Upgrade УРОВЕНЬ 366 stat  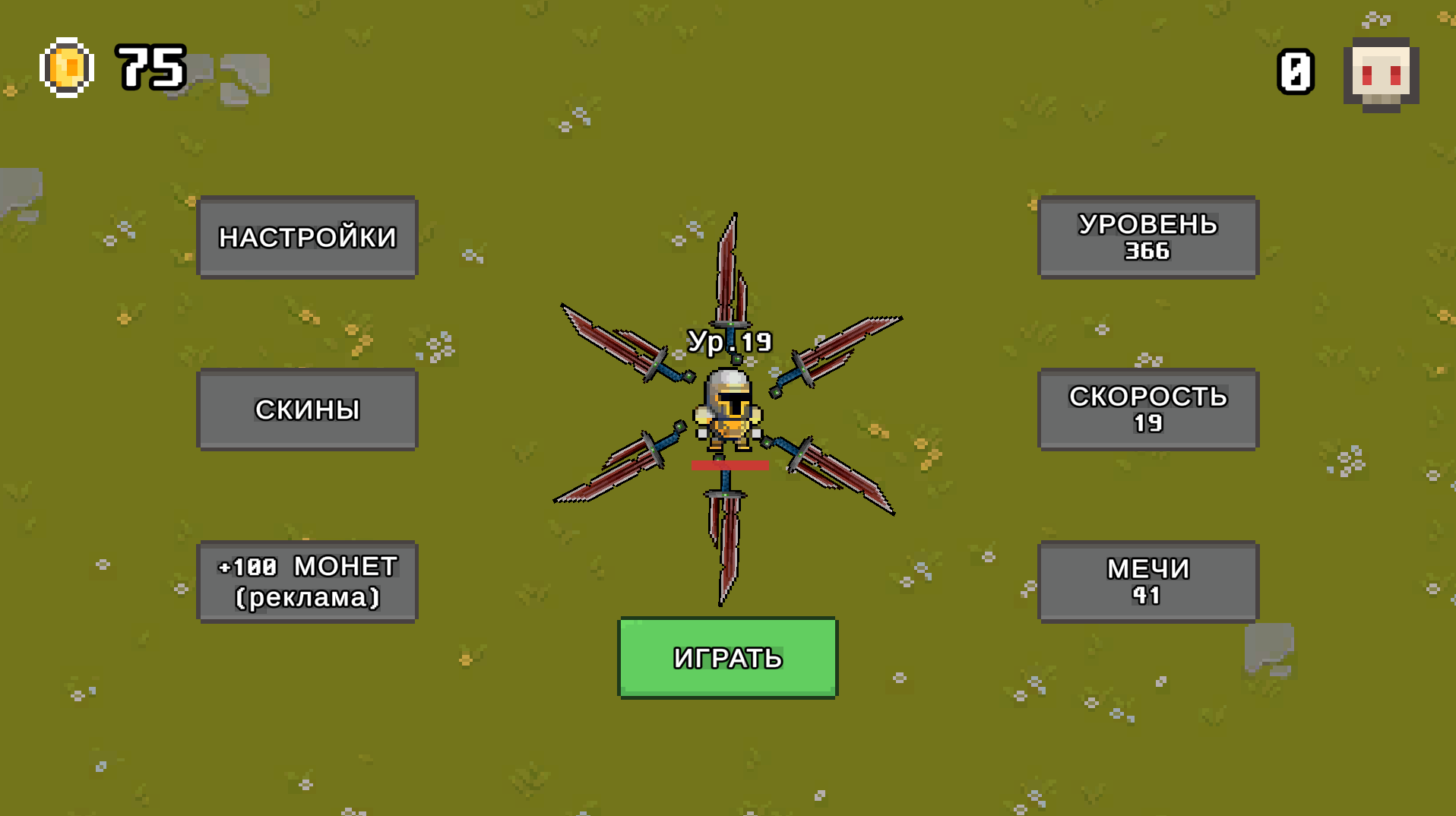(x=1148, y=238)
